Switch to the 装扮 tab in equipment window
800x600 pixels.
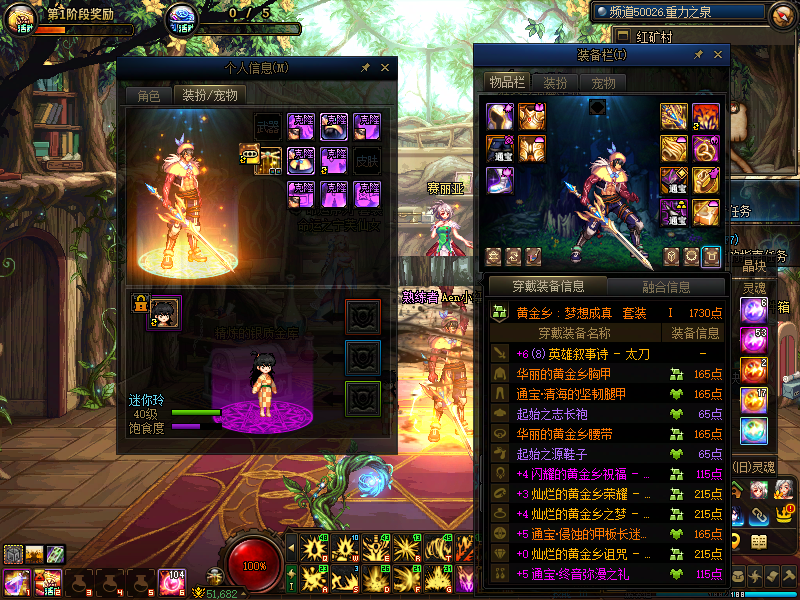click(555, 83)
